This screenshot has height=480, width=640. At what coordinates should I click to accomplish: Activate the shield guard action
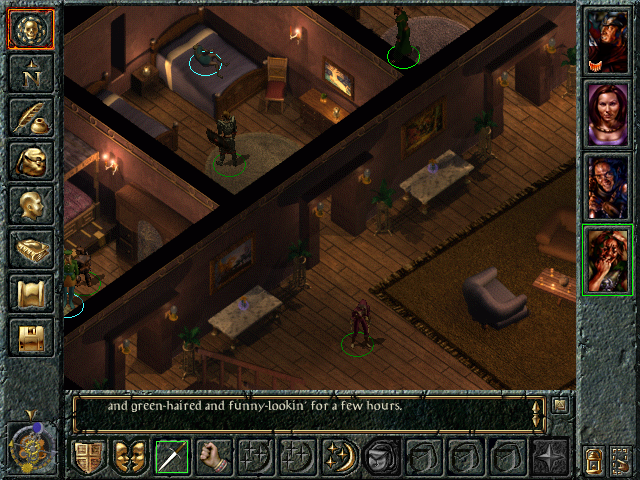tap(88, 457)
